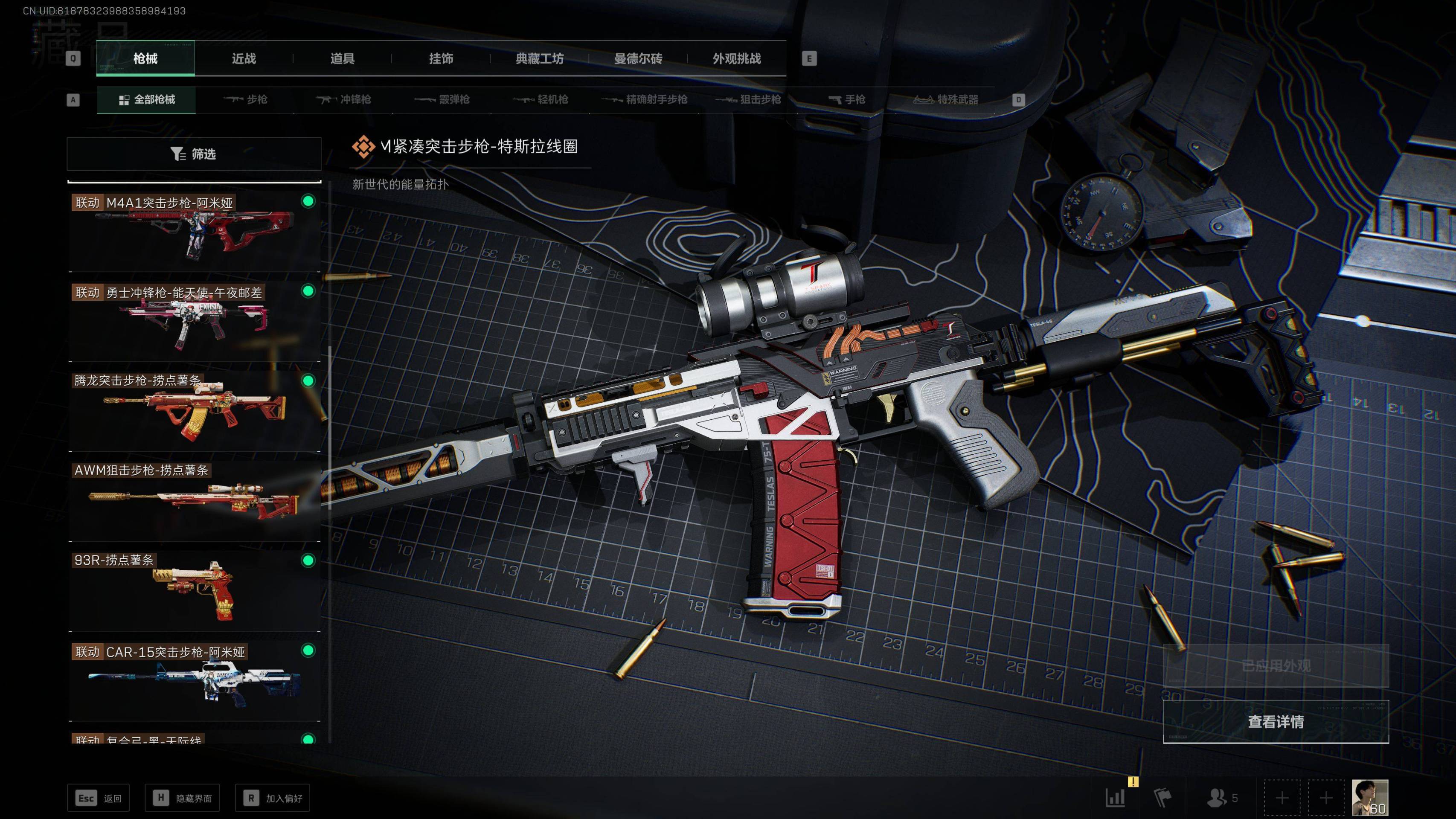Open the 典藏工坊 workshop tab
This screenshot has width=1456, height=819.
539,59
